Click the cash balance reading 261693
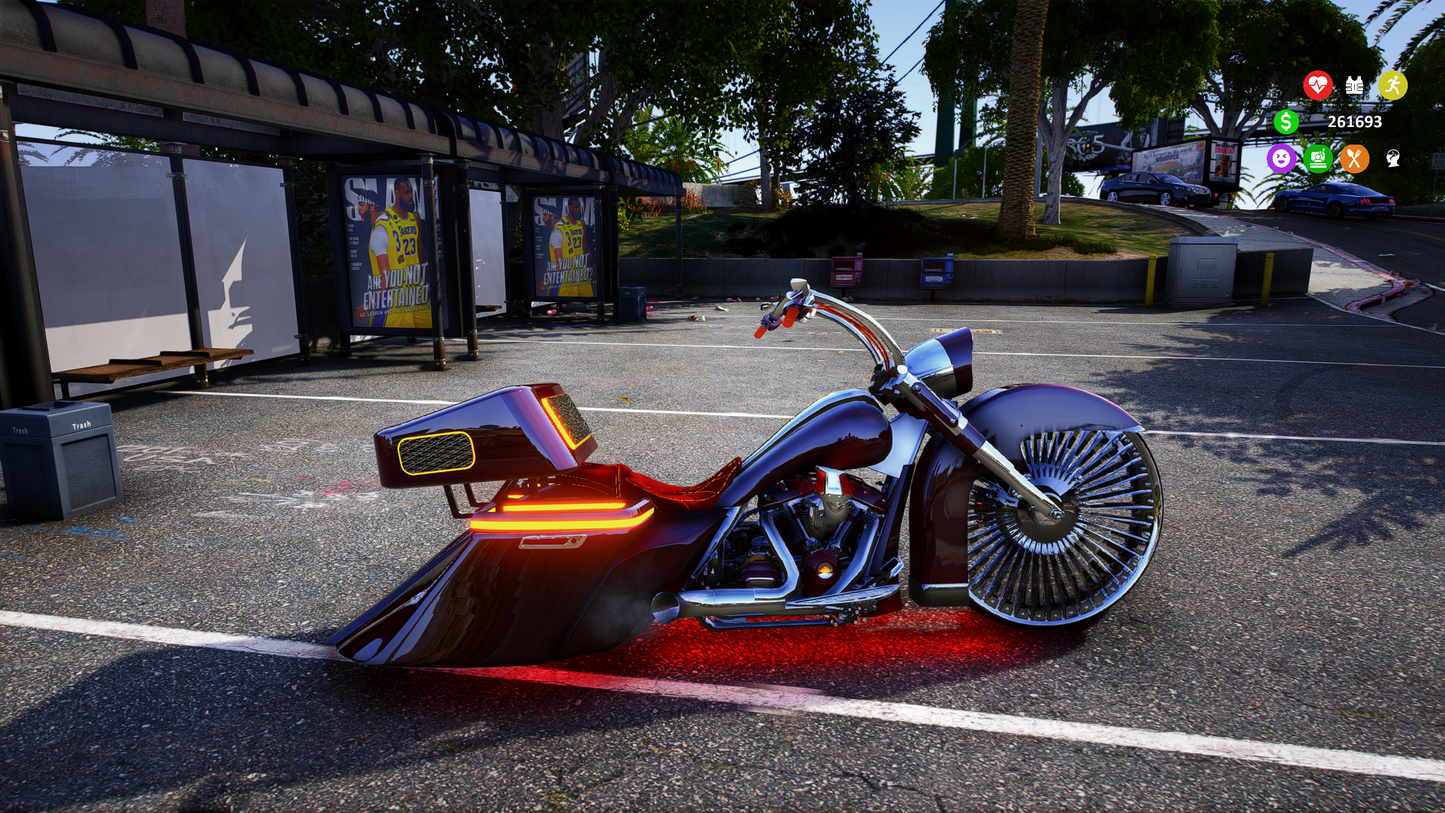The height and width of the screenshot is (813, 1445). pyautogui.click(x=1355, y=122)
